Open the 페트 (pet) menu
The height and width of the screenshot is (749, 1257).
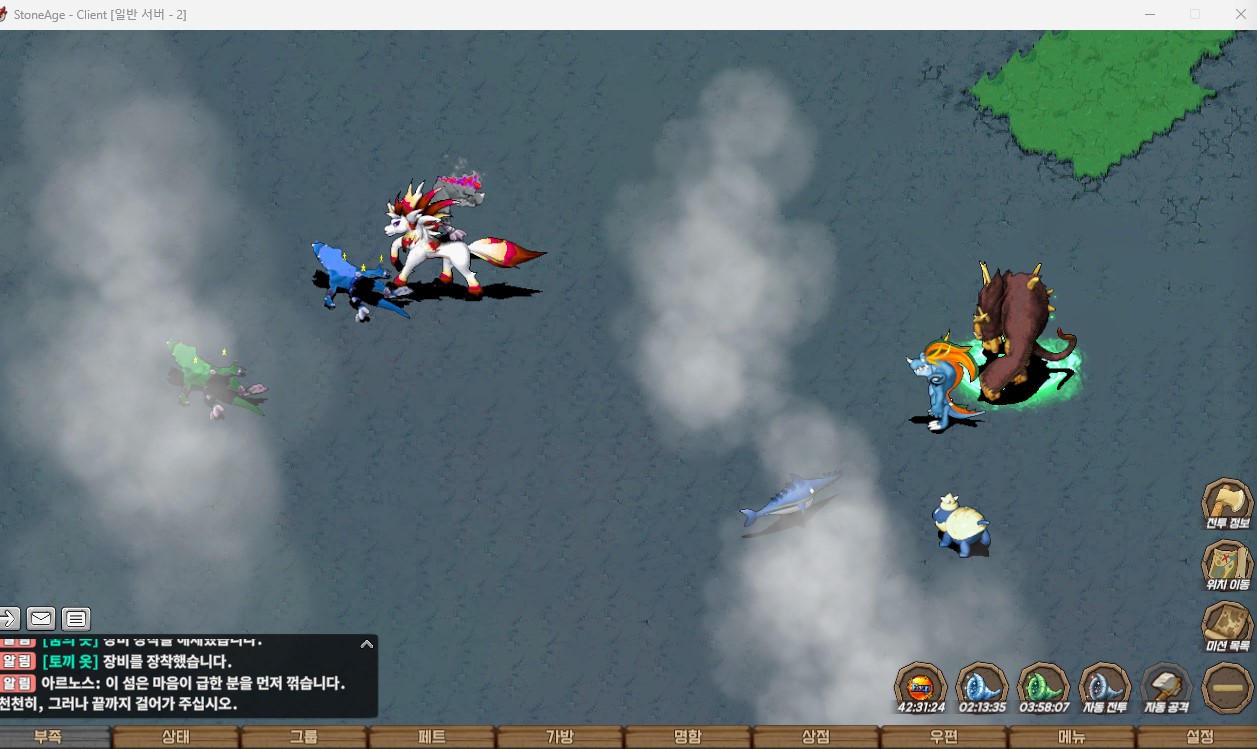click(432, 737)
